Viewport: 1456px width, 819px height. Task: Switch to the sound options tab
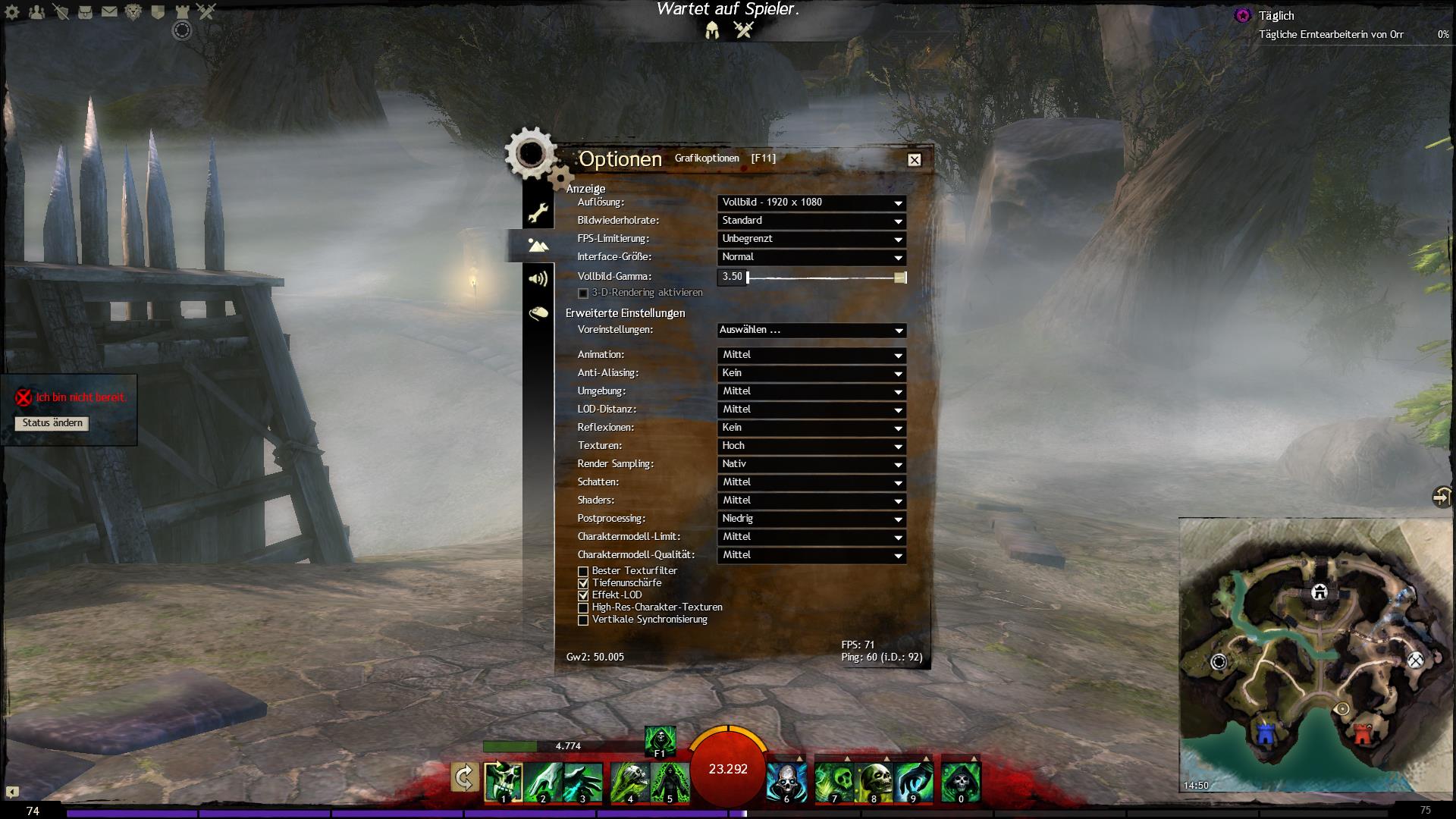tap(538, 279)
